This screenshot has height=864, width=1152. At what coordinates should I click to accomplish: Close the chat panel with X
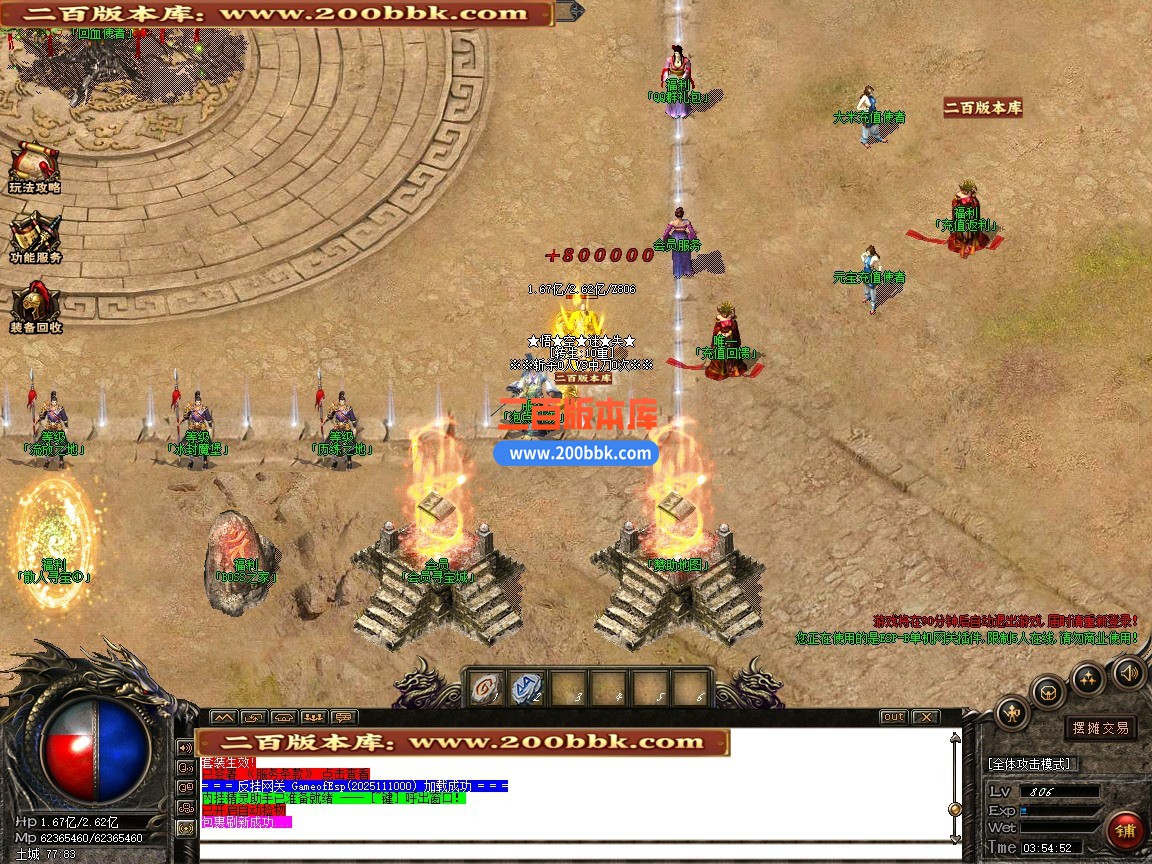pyautogui.click(x=926, y=717)
